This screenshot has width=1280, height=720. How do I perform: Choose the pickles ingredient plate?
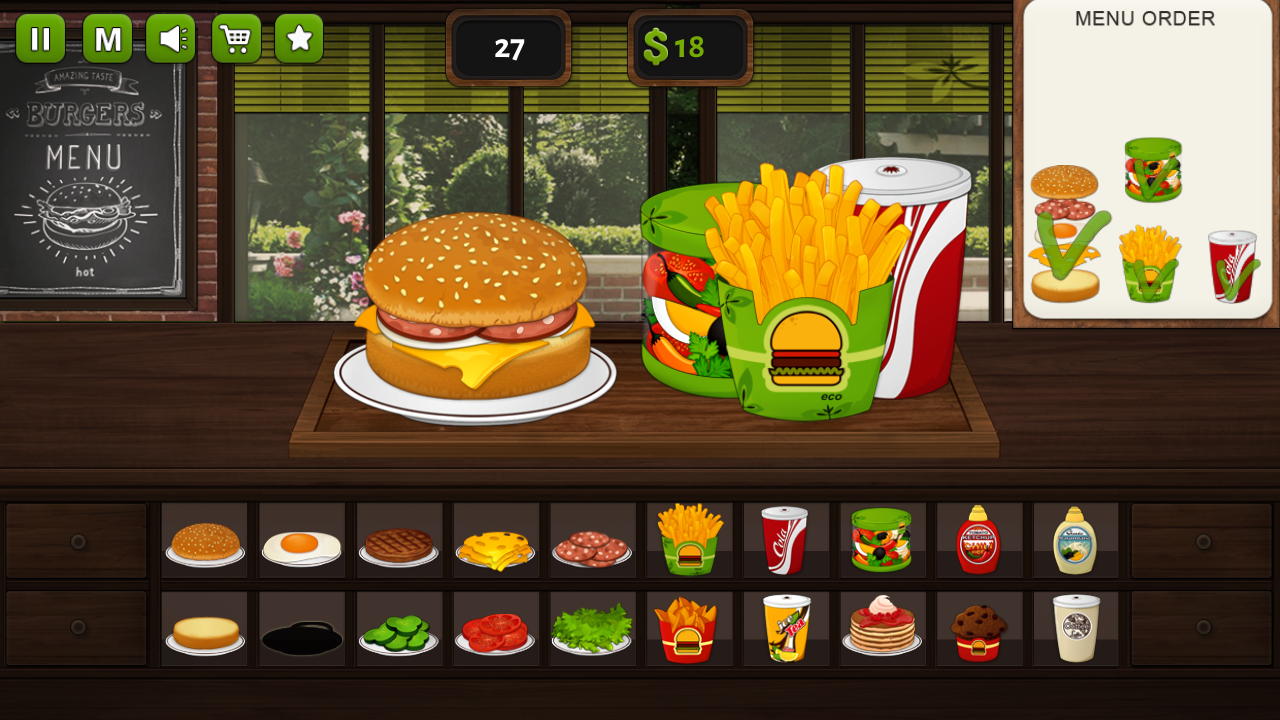click(399, 628)
